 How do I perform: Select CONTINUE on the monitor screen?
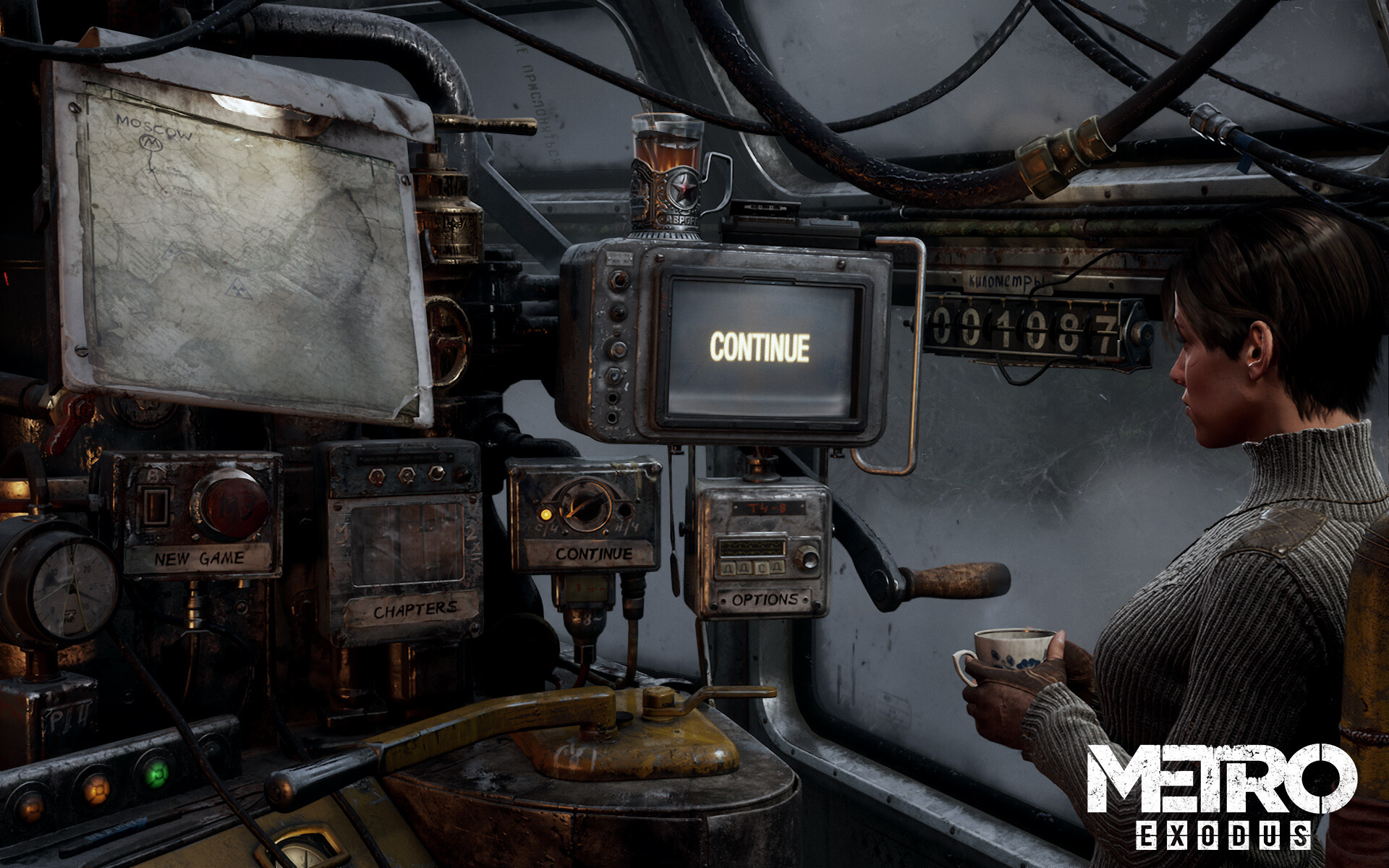click(760, 346)
